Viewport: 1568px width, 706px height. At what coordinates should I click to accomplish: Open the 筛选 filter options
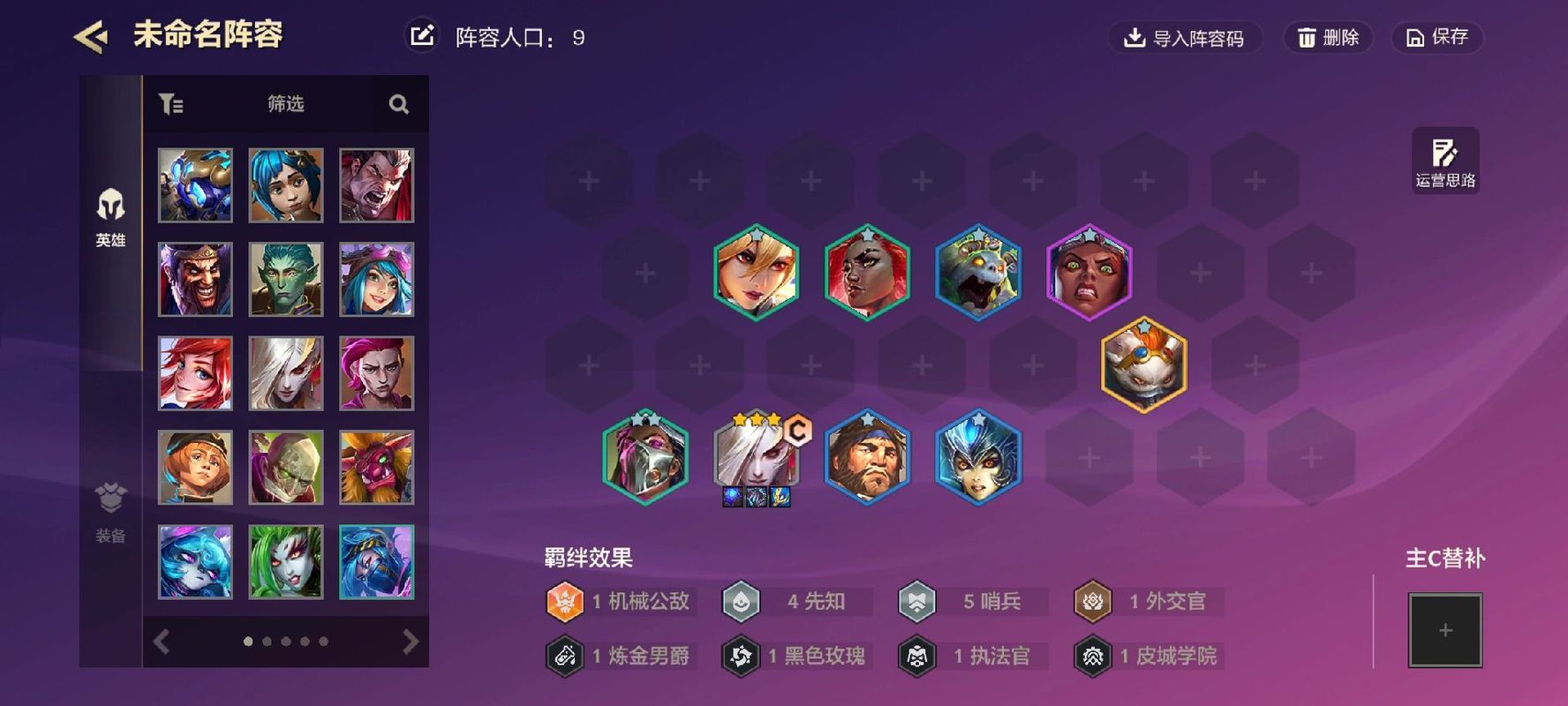point(285,104)
